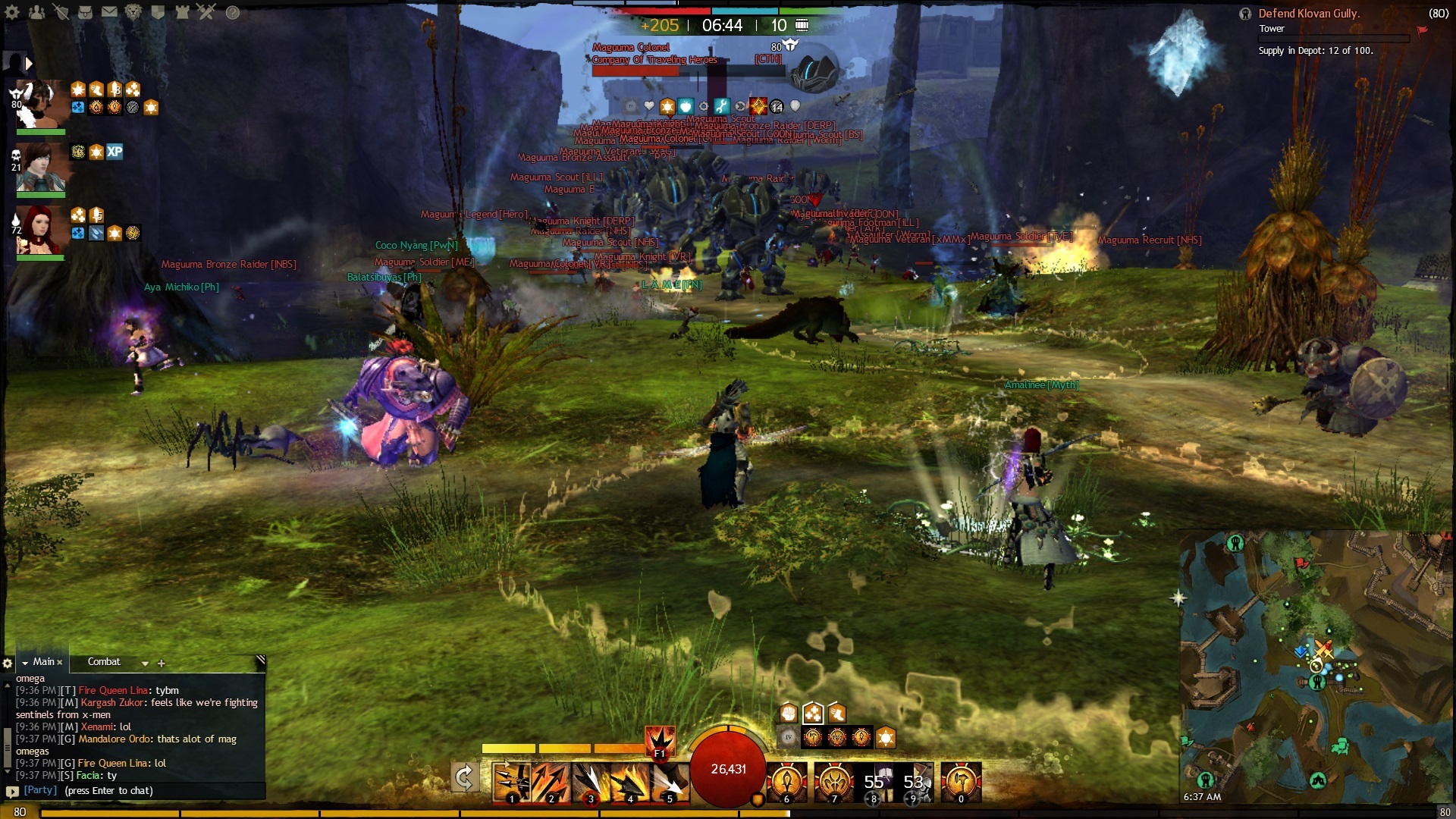The height and width of the screenshot is (819, 1456).
Task: Use healing skill in slot 6
Action: [x=786, y=783]
